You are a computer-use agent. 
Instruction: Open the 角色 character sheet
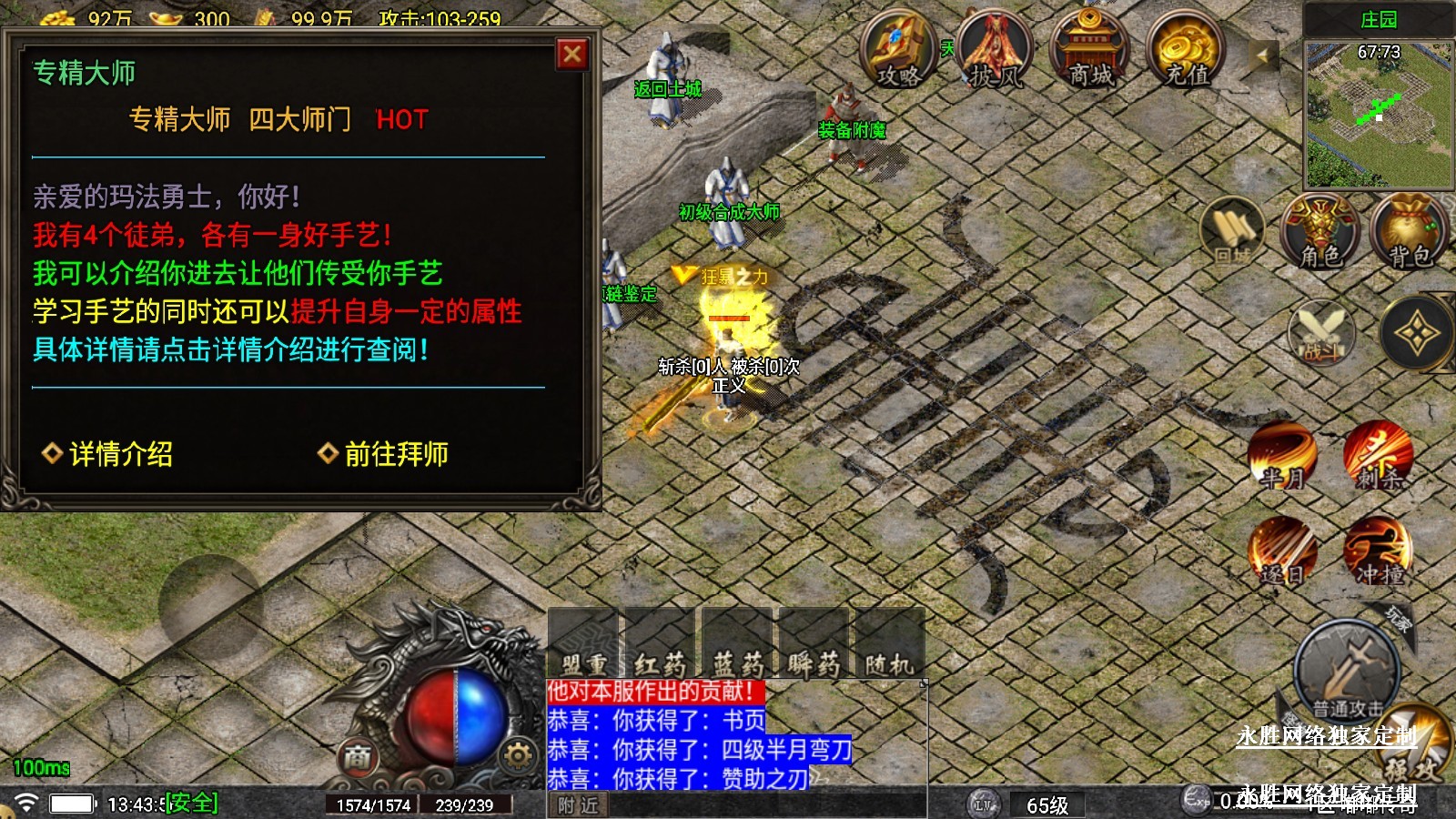point(1319,231)
